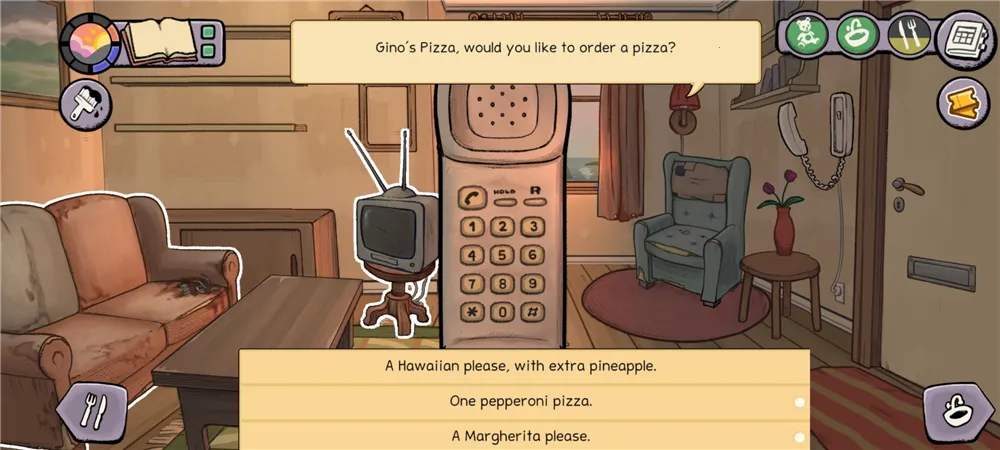The height and width of the screenshot is (450, 1000).
Task: Dial the number 5 key
Action: 503,255
